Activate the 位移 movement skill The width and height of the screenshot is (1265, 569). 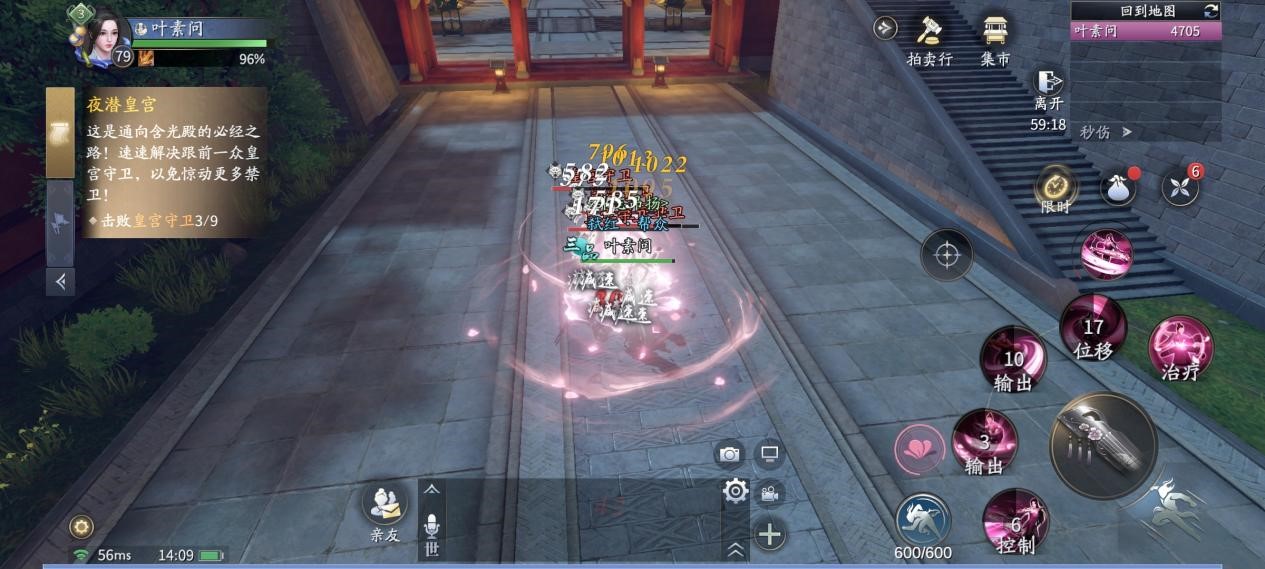[x=1093, y=329]
